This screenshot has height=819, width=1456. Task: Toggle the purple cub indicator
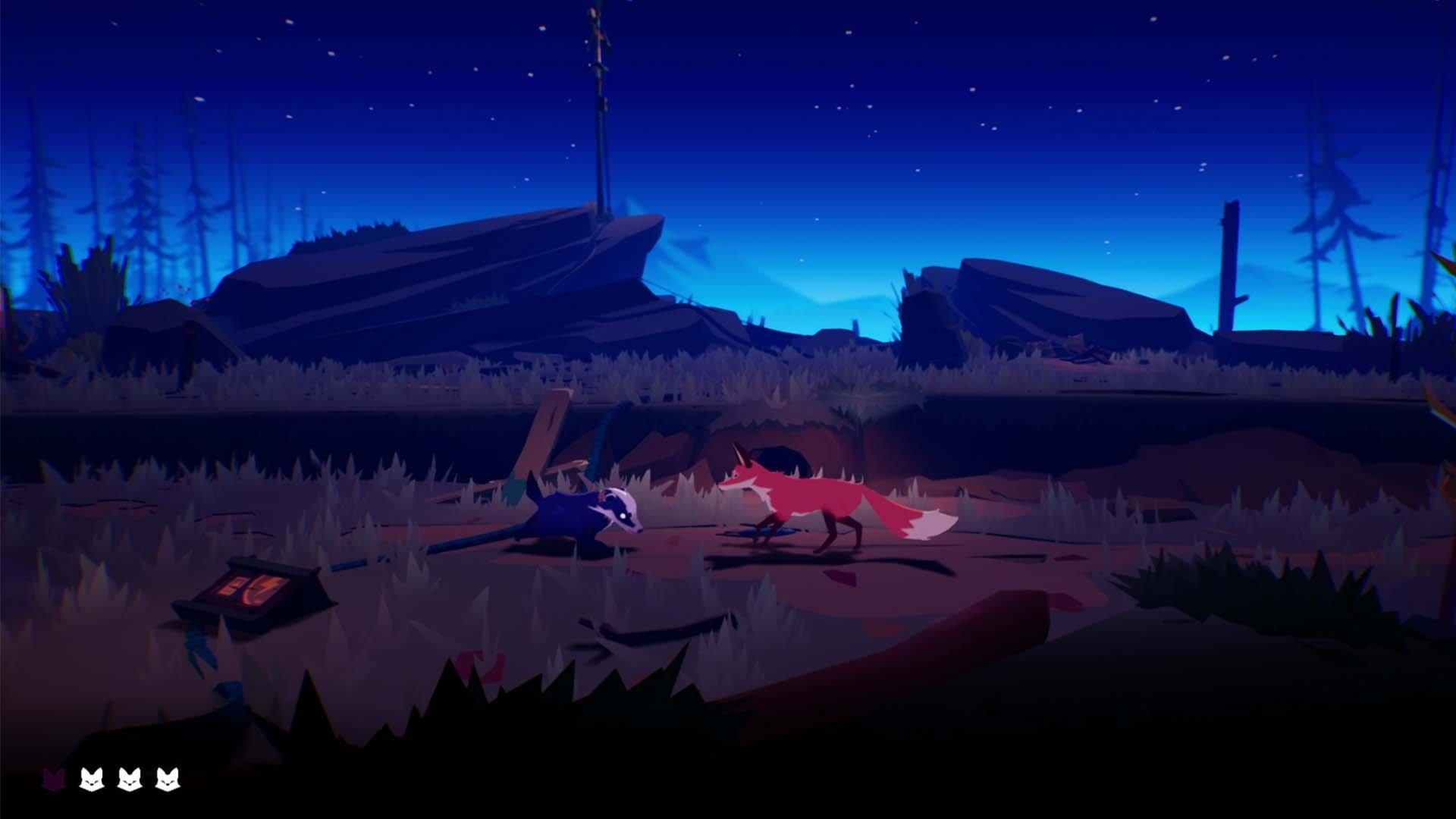pos(54,779)
